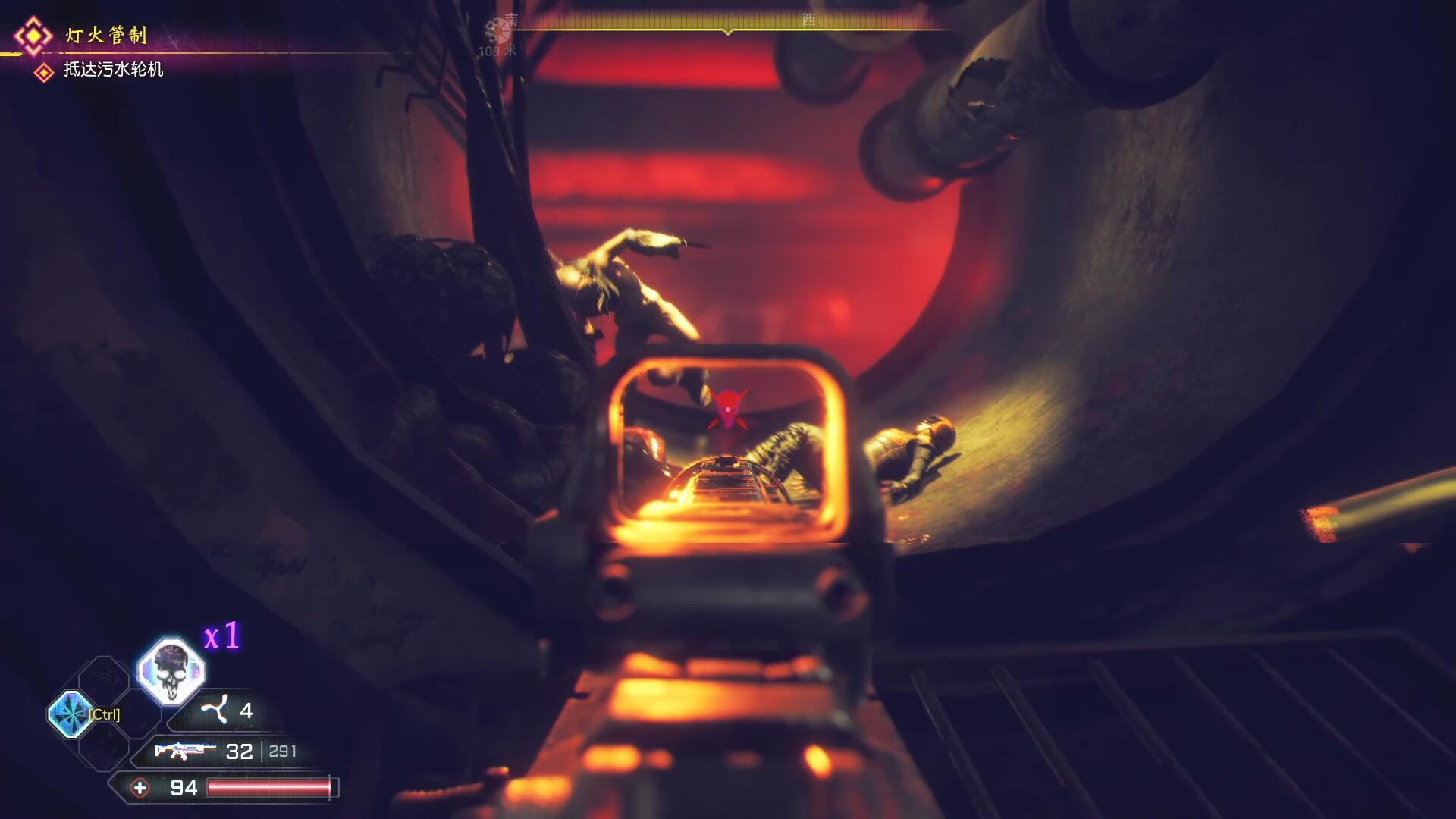
Task: Select the 灯火管制 mission tracker title
Action: click(x=105, y=35)
